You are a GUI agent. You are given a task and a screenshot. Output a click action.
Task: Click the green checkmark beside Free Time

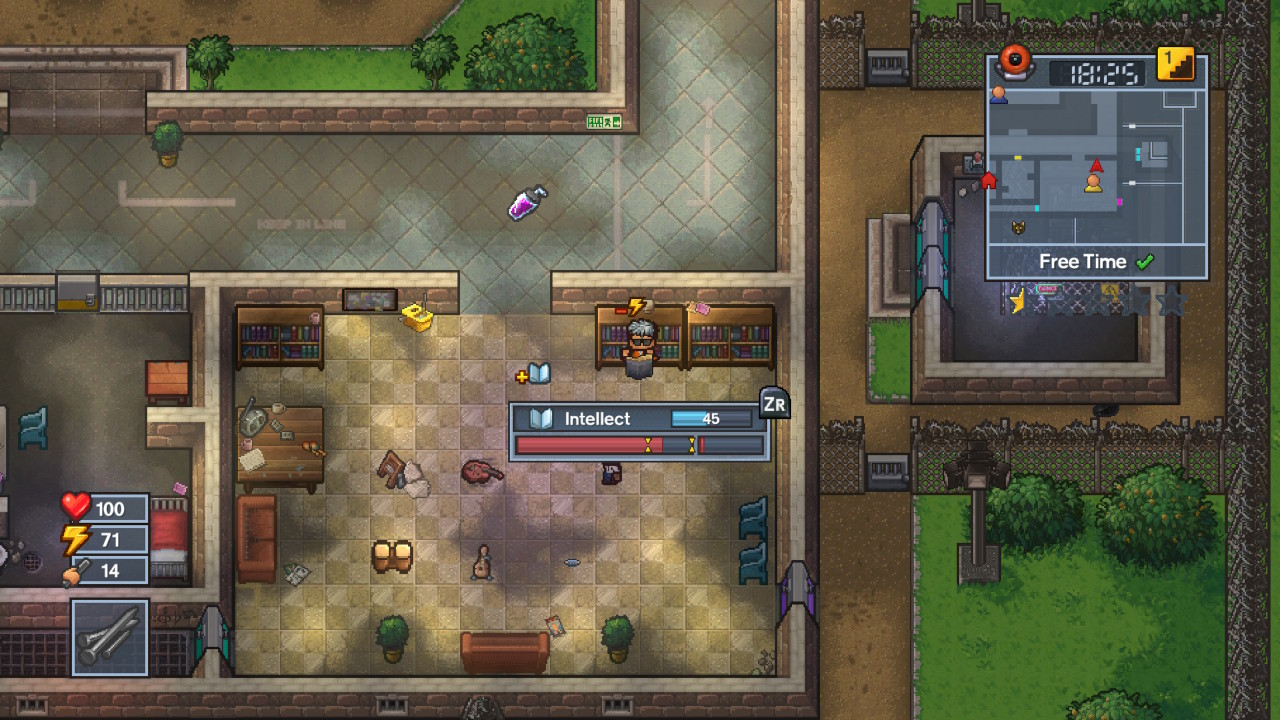click(1145, 261)
